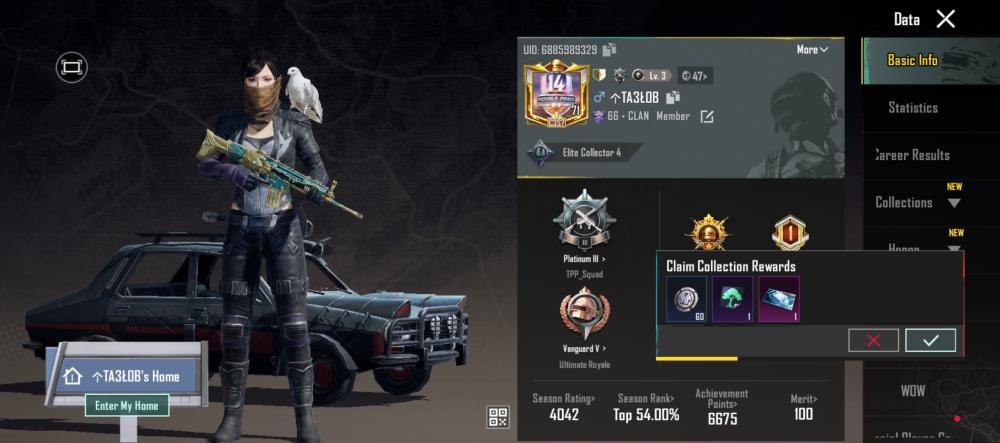Click the Enter My Home button
Image resolution: width=1000 pixels, height=443 pixels.
click(x=127, y=405)
